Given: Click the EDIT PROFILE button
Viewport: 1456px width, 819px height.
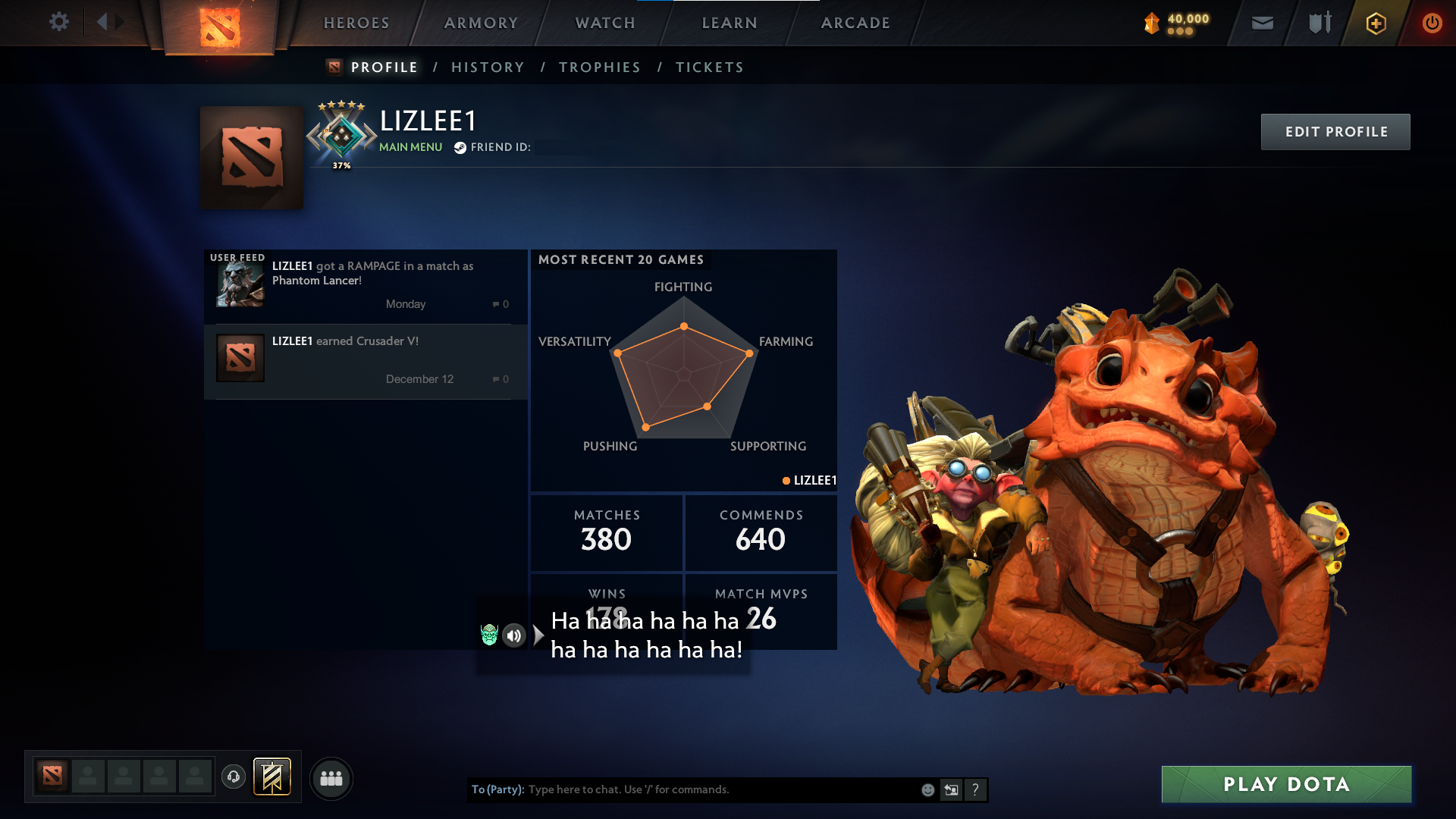Looking at the screenshot, I should click(1335, 131).
